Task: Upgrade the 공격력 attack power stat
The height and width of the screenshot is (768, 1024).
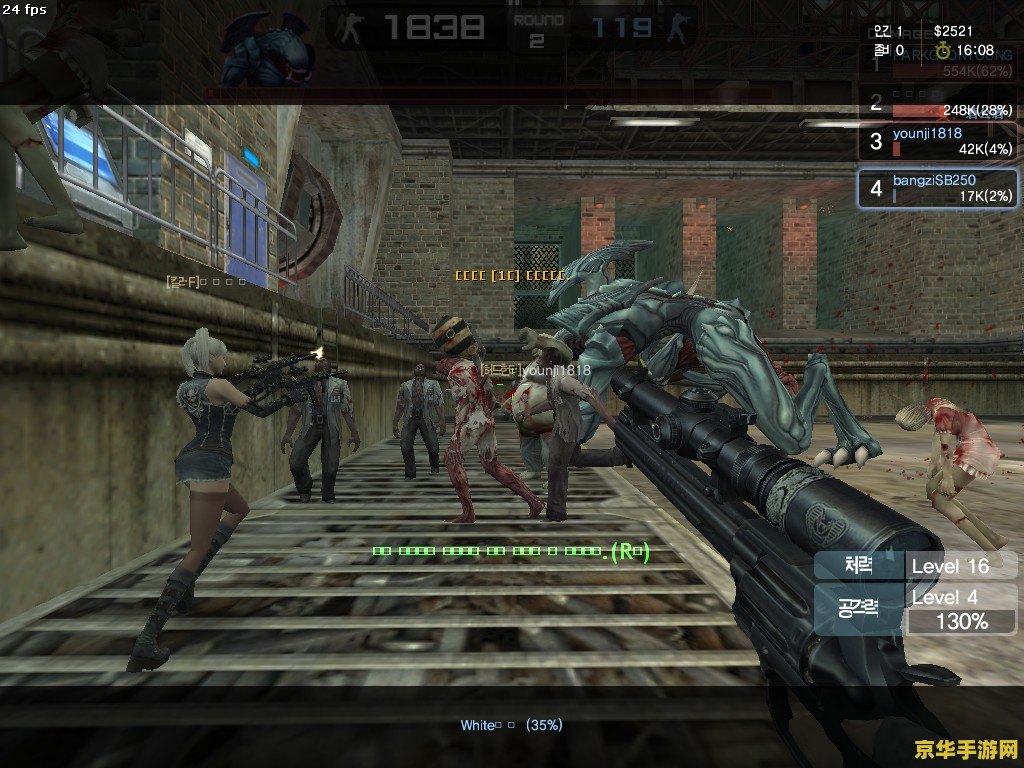Action: click(859, 608)
